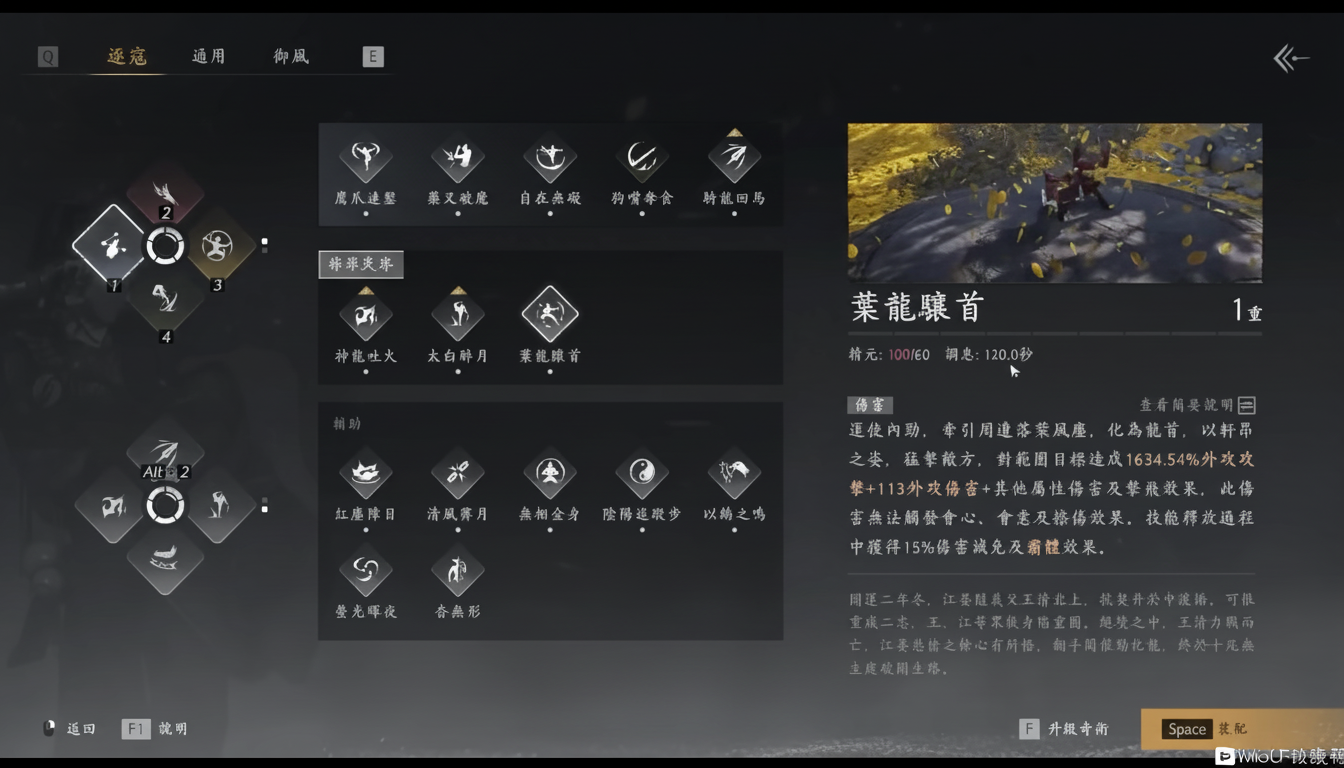Switch to the 御風 tab
The height and width of the screenshot is (768, 1344).
pyautogui.click(x=290, y=56)
